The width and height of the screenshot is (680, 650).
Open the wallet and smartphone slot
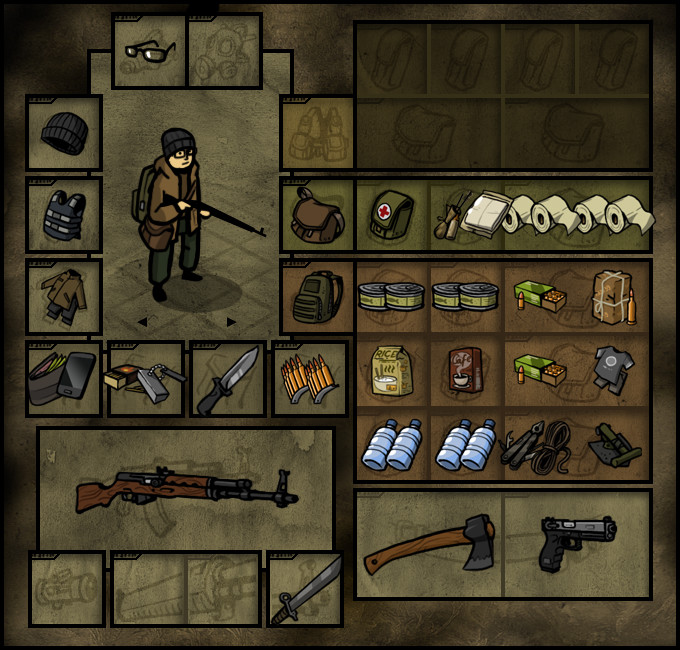pos(64,378)
